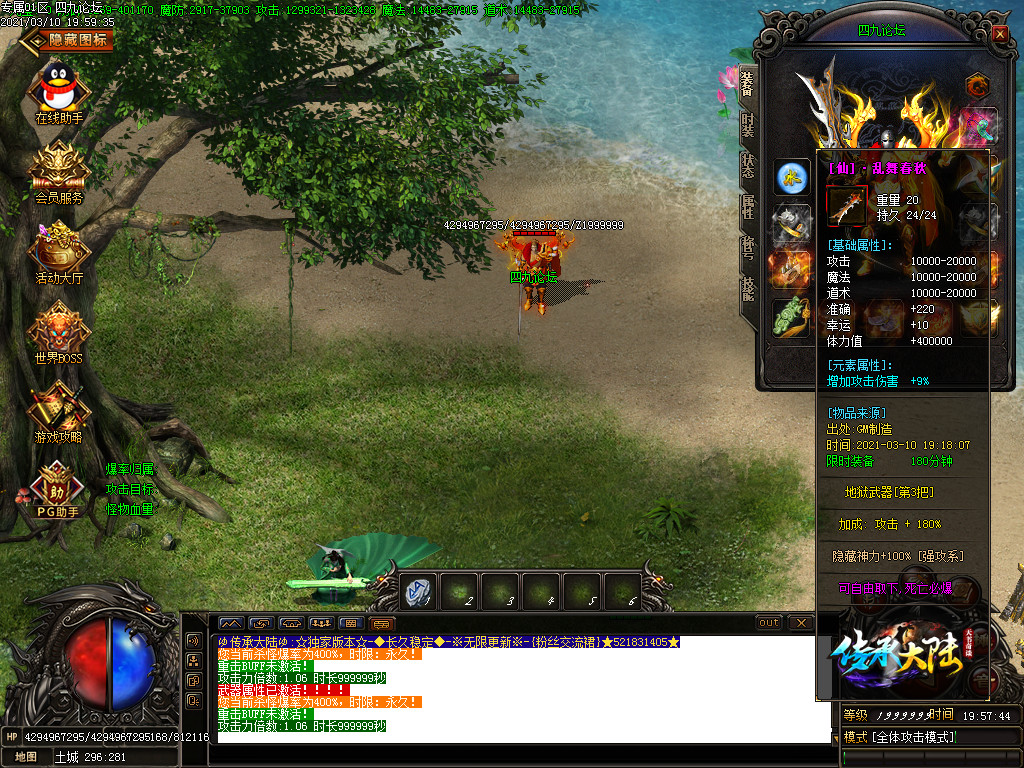Open 会员服务 member services
The height and width of the screenshot is (768, 1024).
59,168
